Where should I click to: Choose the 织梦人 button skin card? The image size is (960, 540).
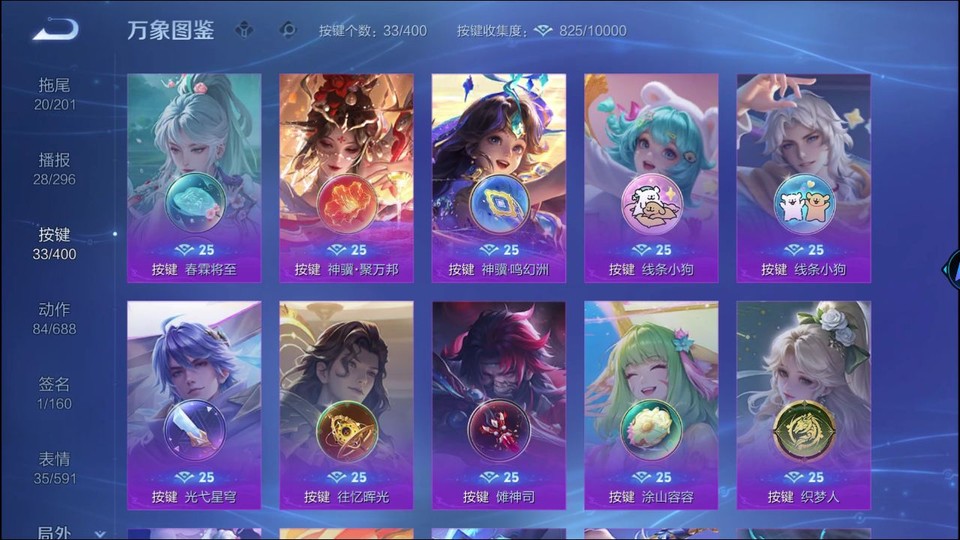(x=804, y=405)
